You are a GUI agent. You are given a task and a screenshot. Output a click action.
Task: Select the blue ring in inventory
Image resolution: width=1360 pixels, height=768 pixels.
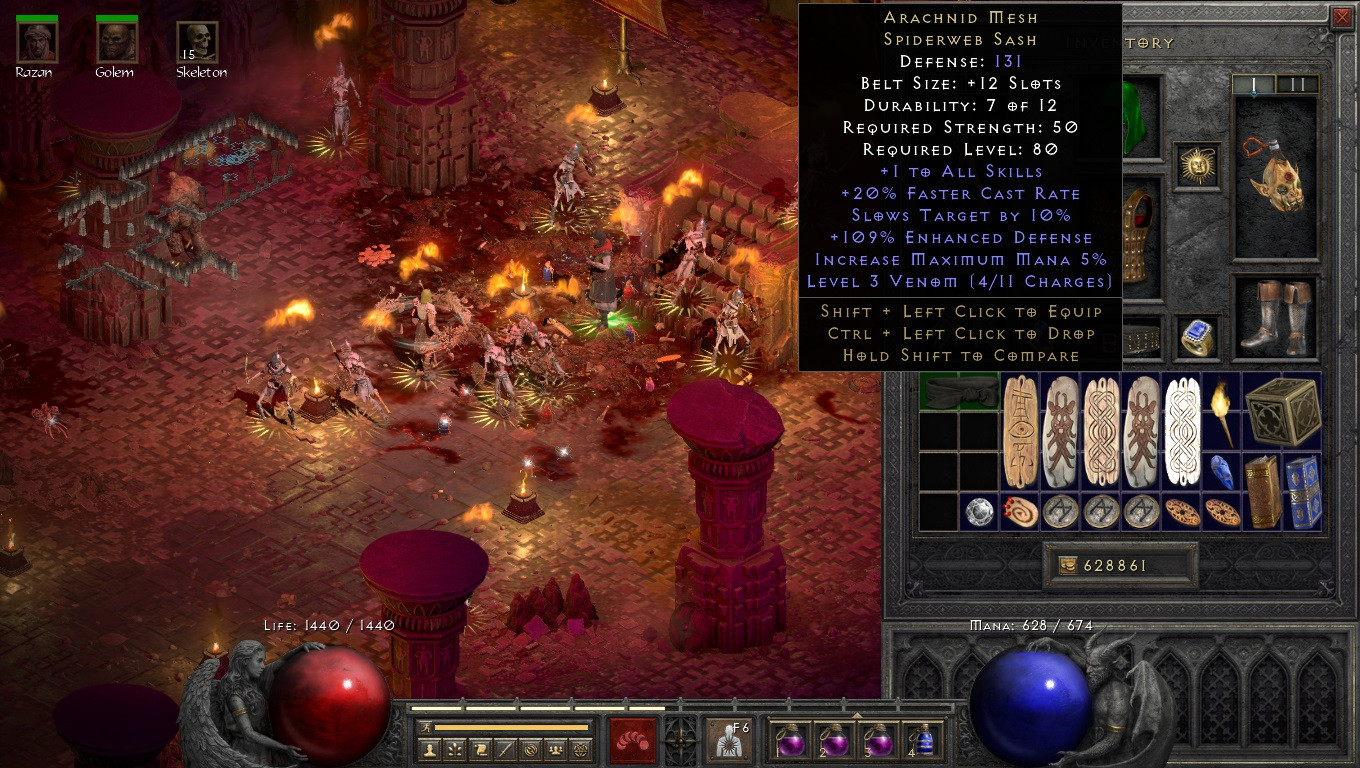click(x=1197, y=338)
